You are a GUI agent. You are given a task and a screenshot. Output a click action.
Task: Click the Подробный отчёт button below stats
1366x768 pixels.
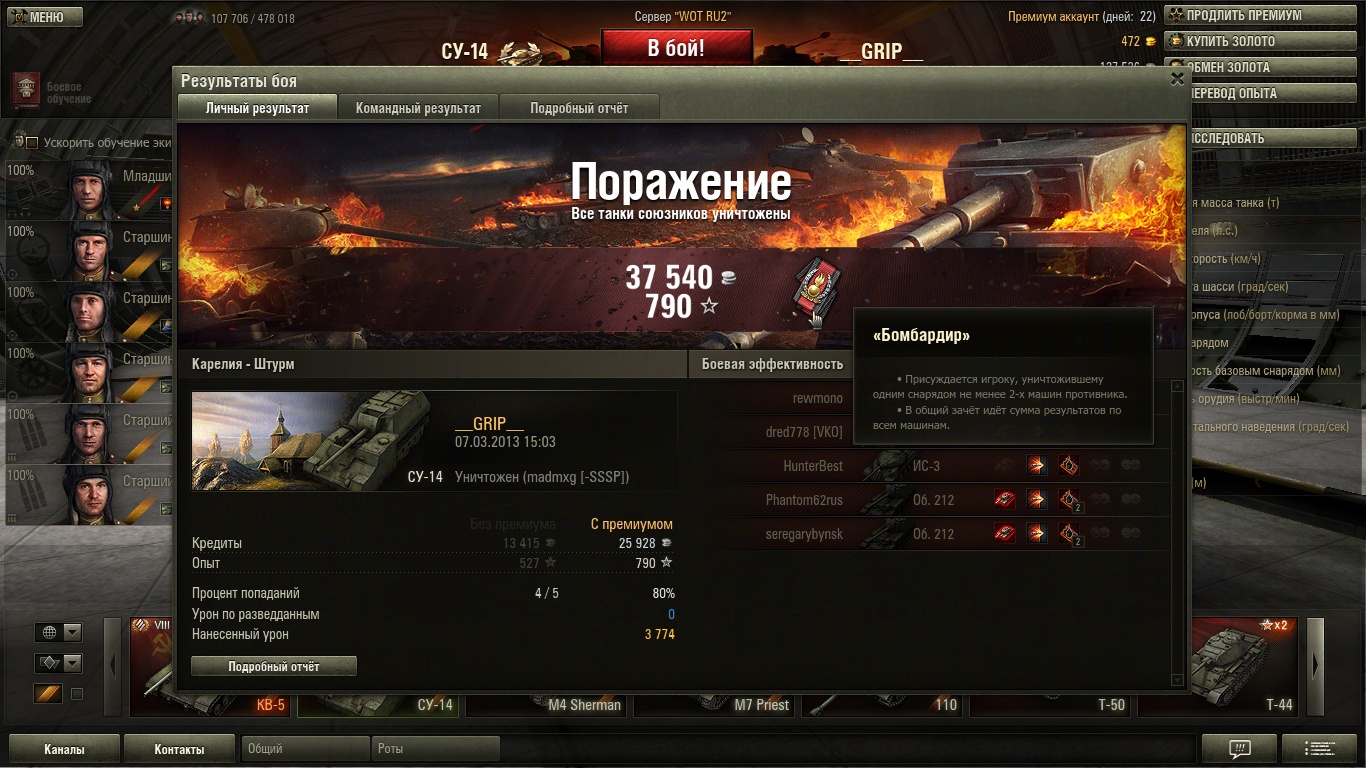click(x=273, y=666)
